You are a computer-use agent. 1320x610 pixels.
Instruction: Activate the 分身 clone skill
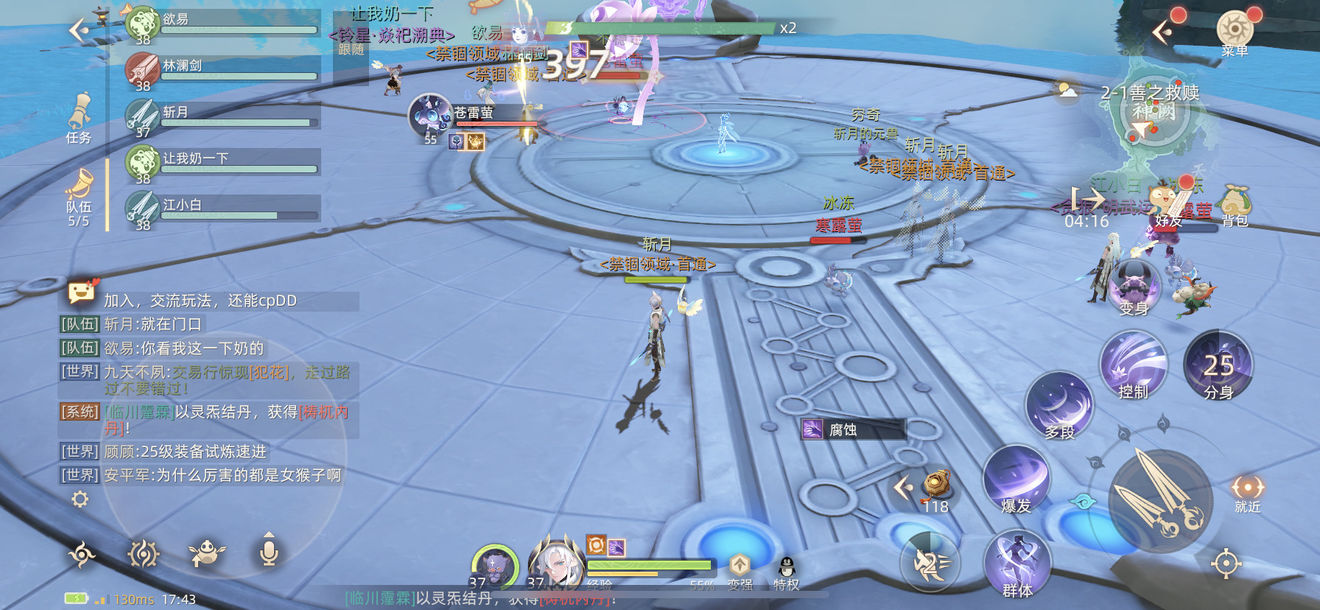coord(1218,364)
